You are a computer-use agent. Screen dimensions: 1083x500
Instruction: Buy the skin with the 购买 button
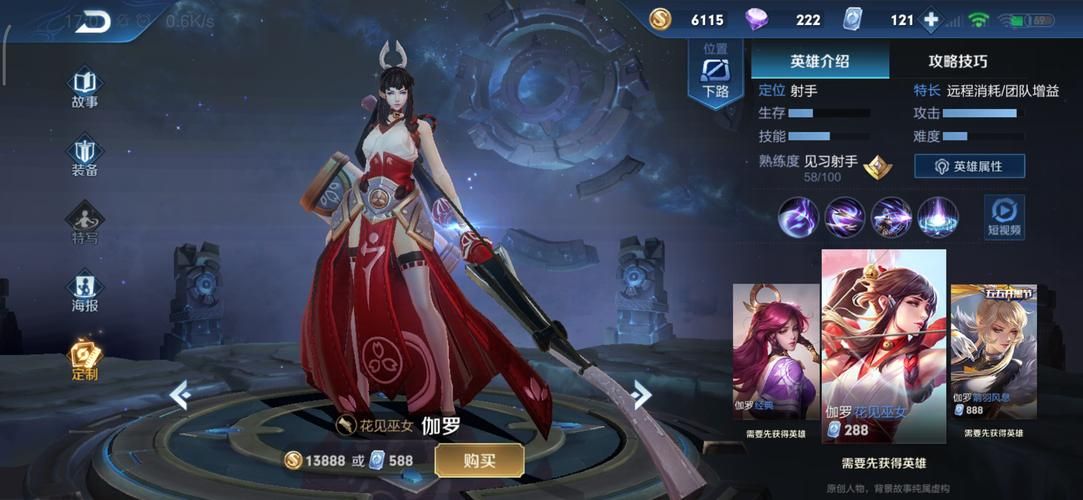point(479,460)
